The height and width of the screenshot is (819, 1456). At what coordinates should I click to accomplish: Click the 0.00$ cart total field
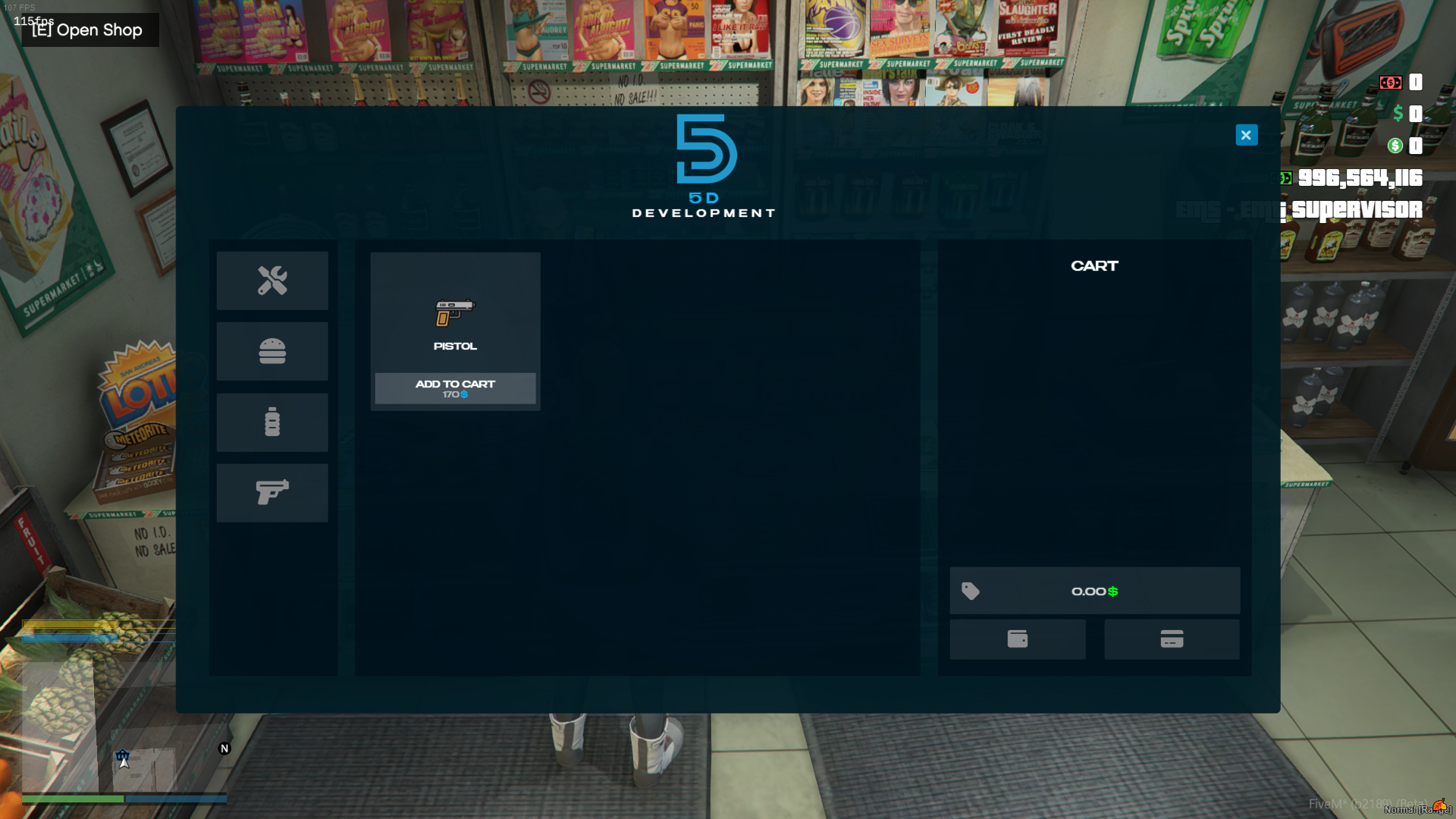[x=1092, y=591]
